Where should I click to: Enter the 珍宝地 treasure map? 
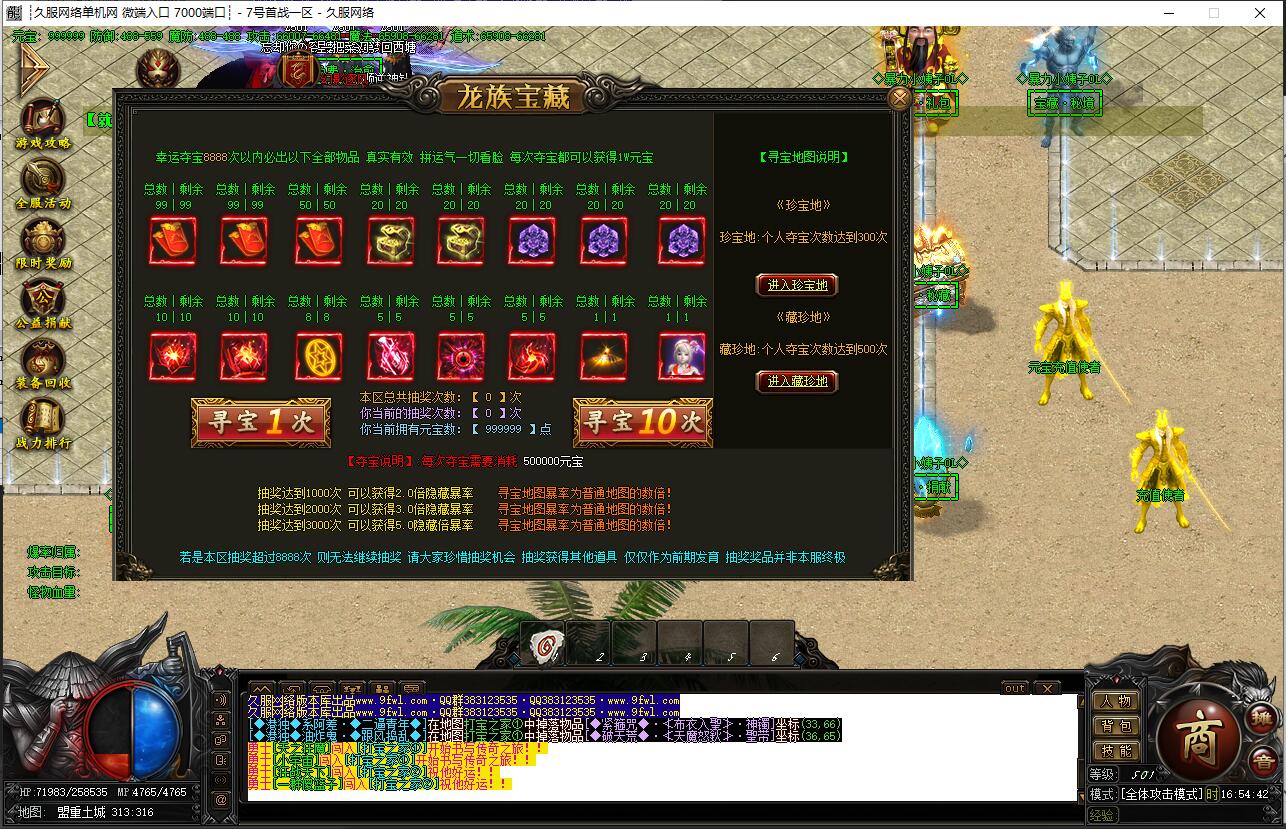tap(796, 285)
